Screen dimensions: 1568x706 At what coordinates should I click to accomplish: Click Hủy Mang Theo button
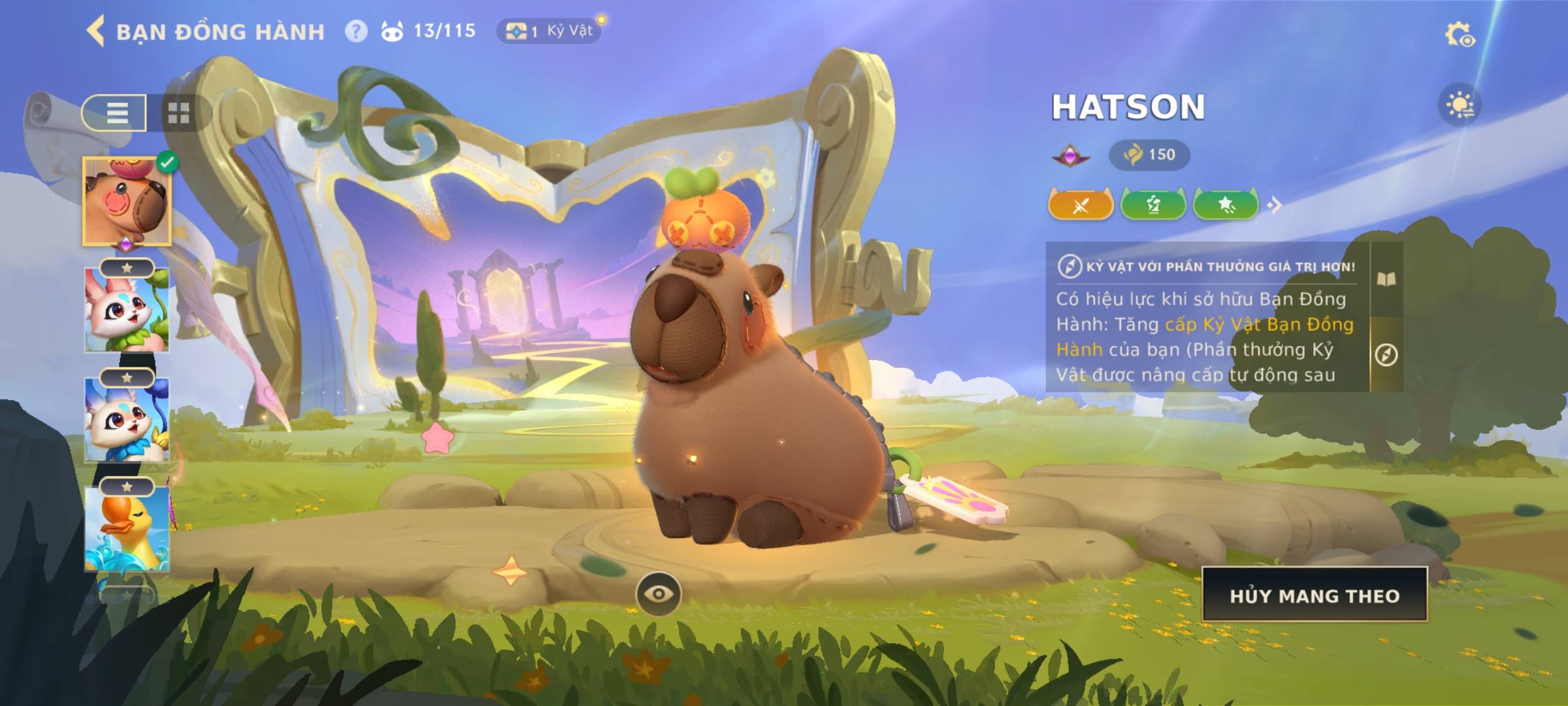1315,596
